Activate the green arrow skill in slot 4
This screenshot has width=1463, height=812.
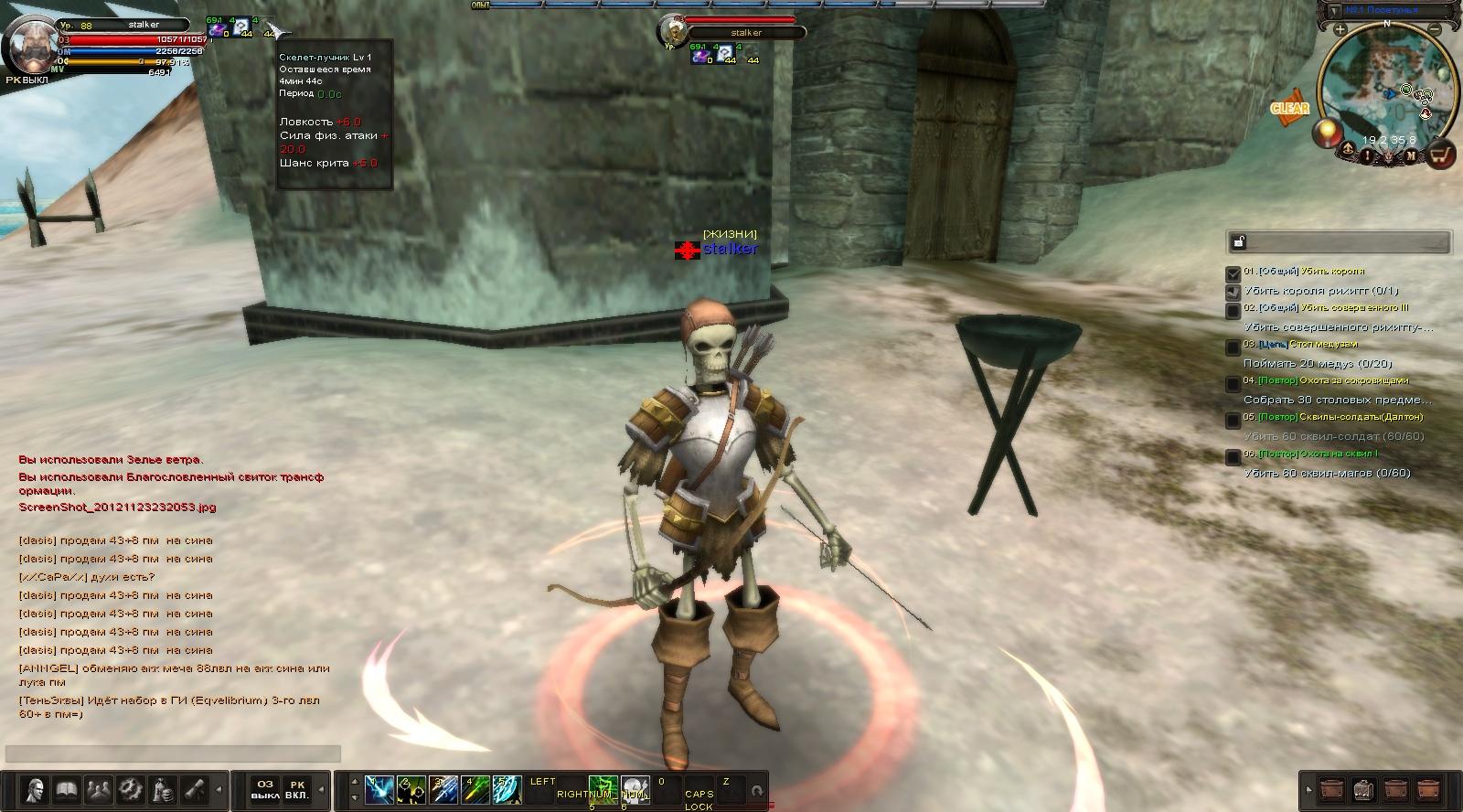click(x=475, y=788)
